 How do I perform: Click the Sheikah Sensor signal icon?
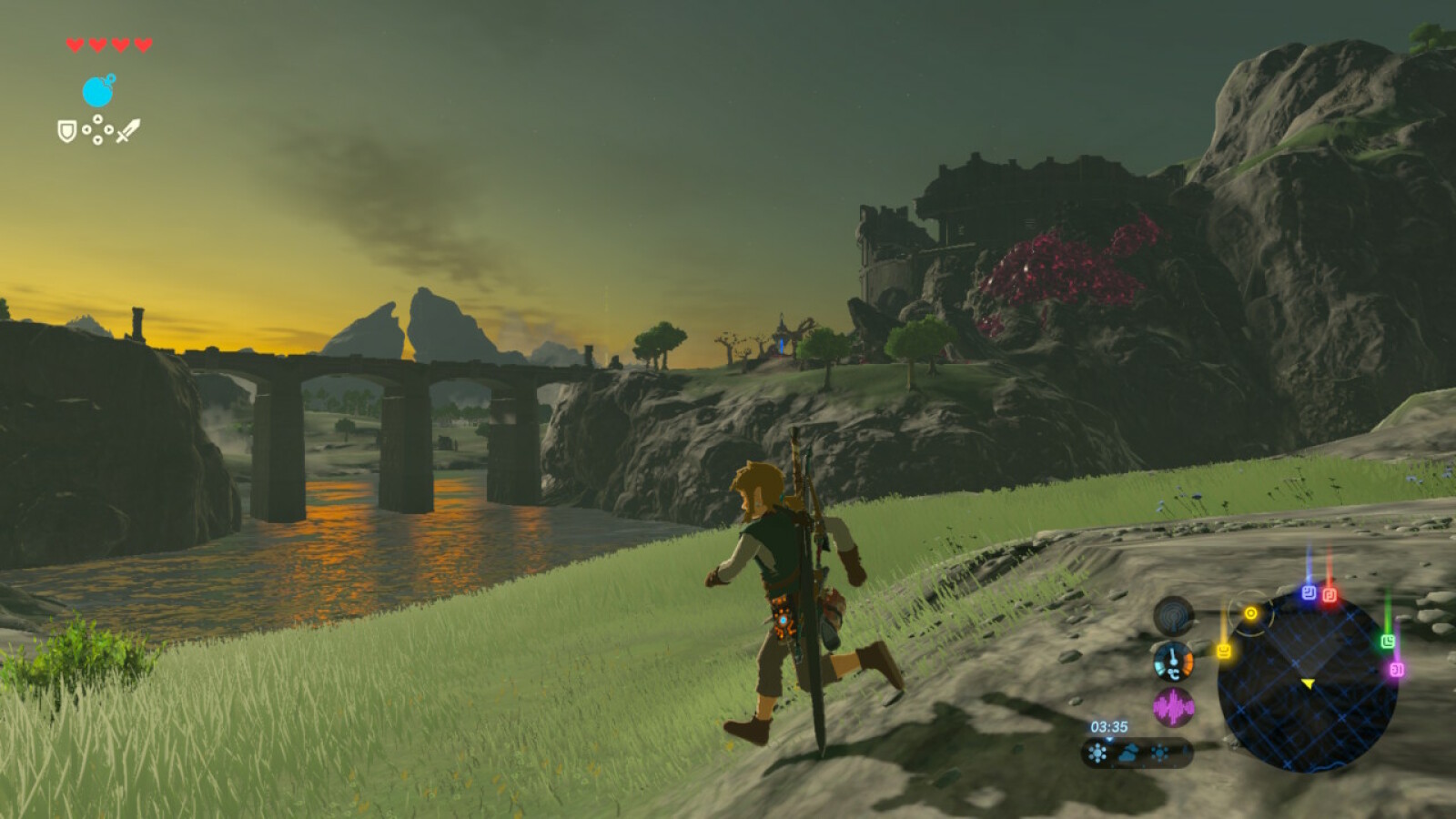pos(1174,616)
